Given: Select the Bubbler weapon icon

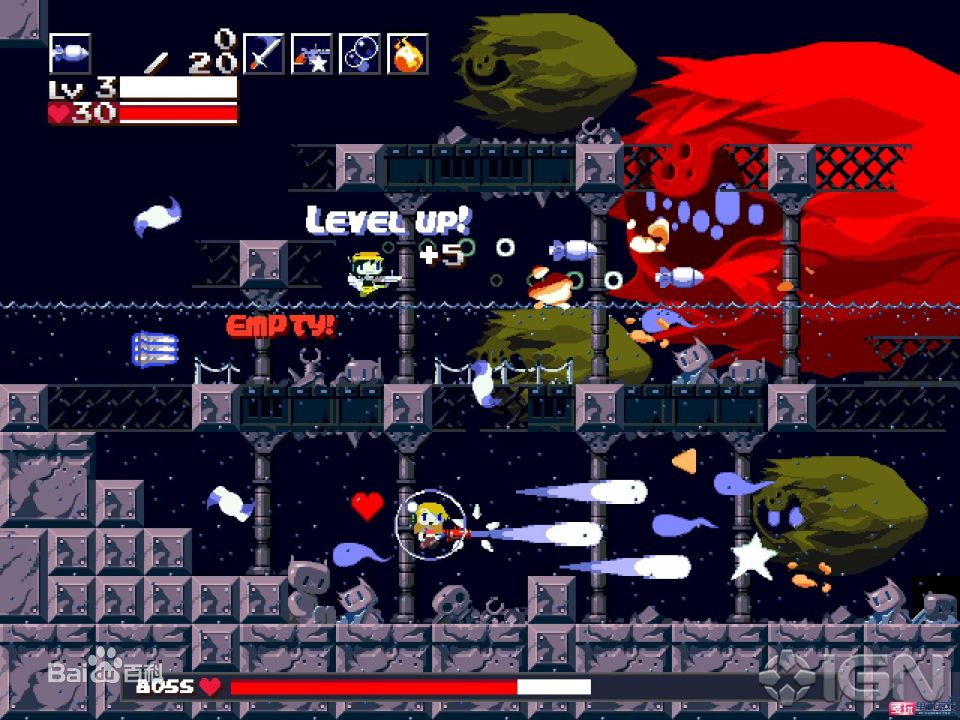Looking at the screenshot, I should pyautogui.click(x=360, y=53).
